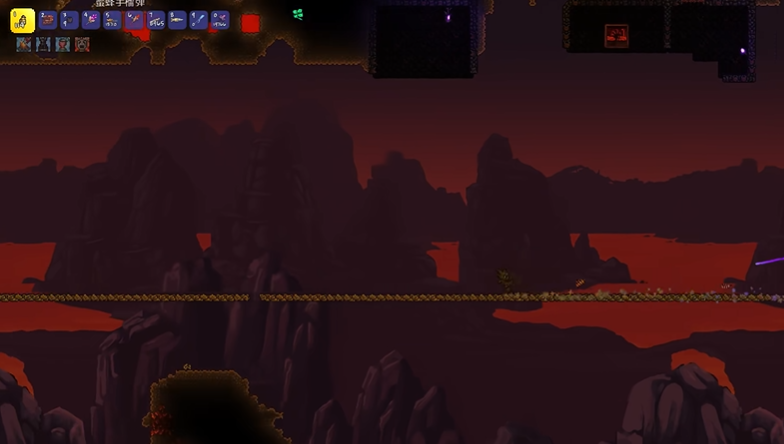Click the dark hourglass-shaped buff icon
The image size is (784, 444).
[43, 45]
